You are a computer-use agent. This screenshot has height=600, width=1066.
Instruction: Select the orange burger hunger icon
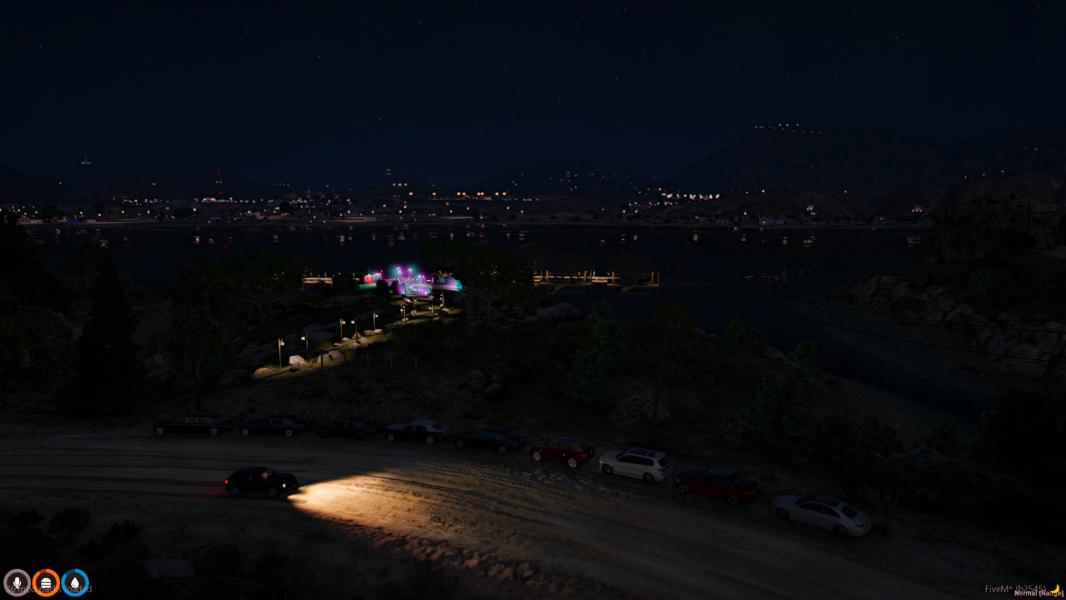[46, 582]
